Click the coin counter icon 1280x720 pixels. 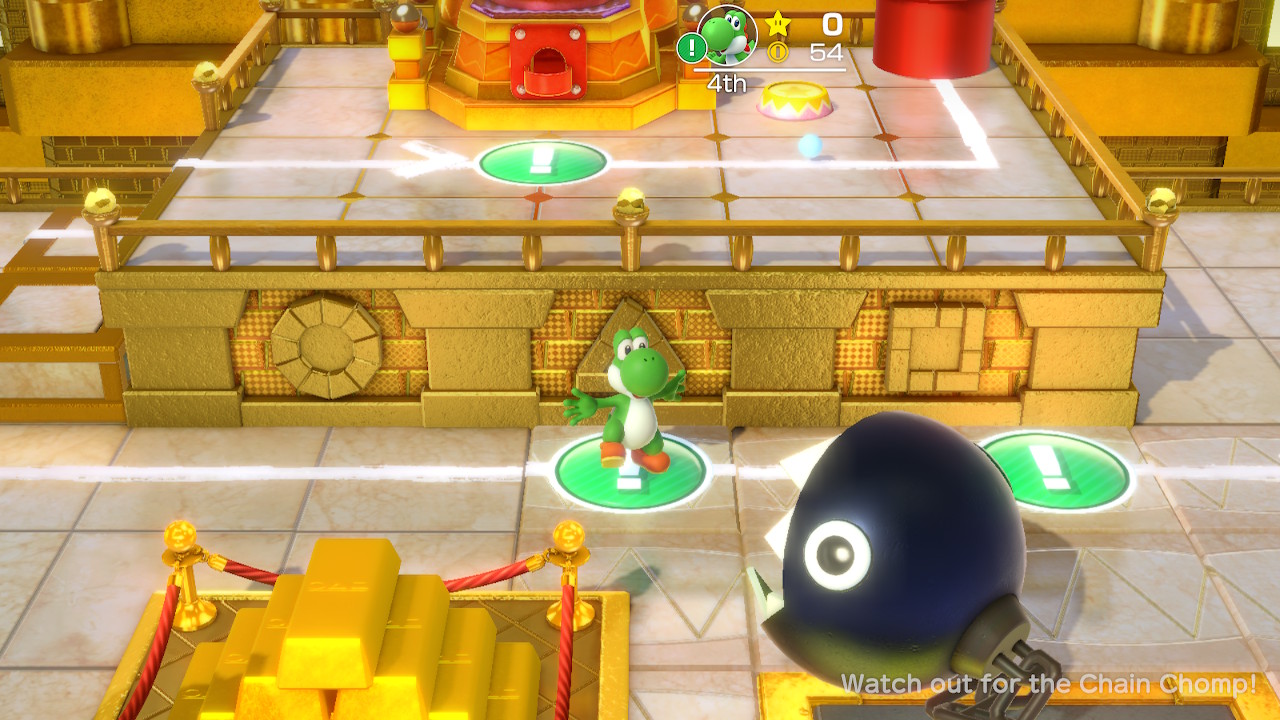point(779,52)
